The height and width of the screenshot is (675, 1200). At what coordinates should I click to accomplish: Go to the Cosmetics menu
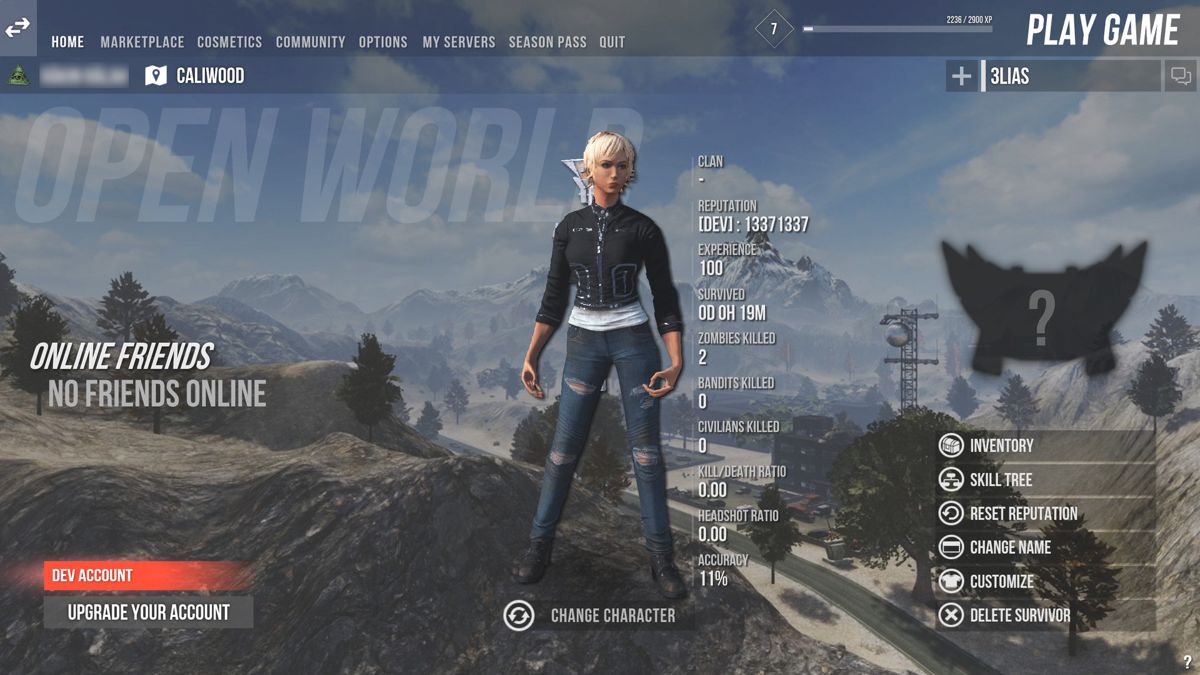[x=229, y=42]
